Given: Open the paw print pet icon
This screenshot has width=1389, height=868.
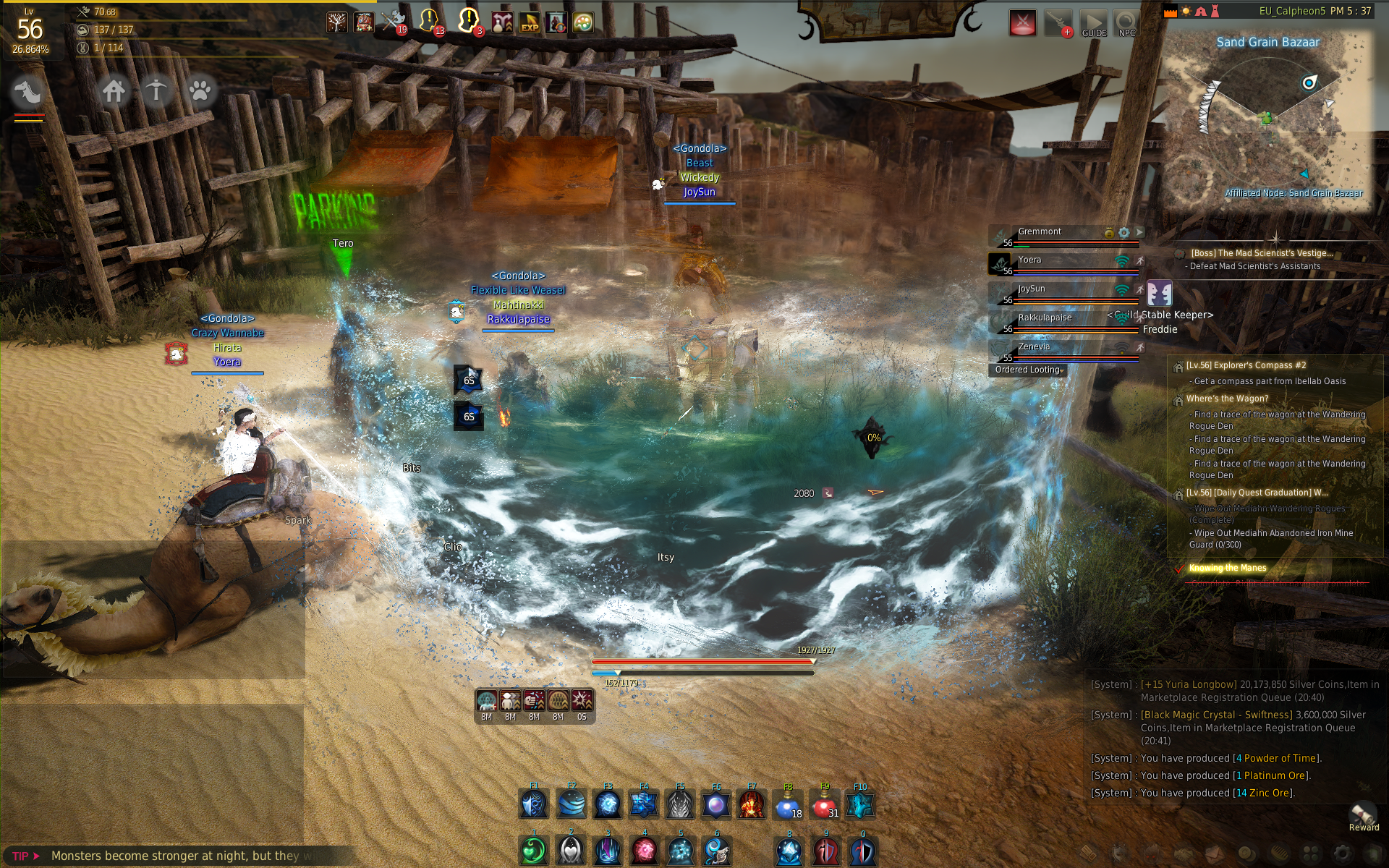Looking at the screenshot, I should pos(200,91).
